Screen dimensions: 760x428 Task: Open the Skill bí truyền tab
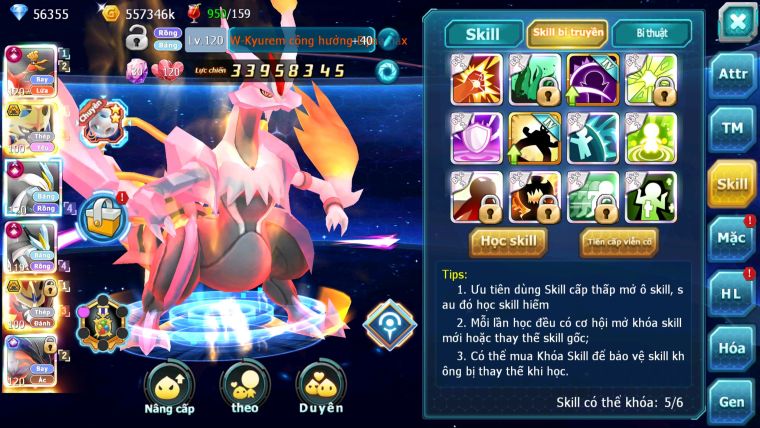tap(567, 33)
